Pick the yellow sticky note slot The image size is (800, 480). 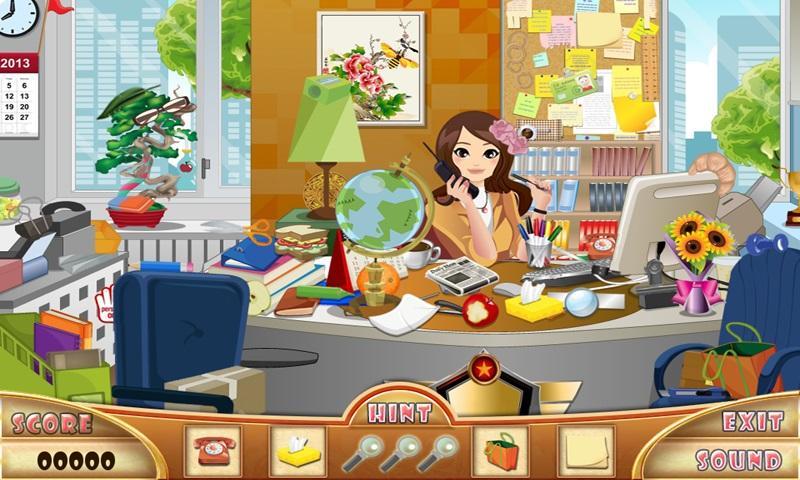tap(586, 452)
